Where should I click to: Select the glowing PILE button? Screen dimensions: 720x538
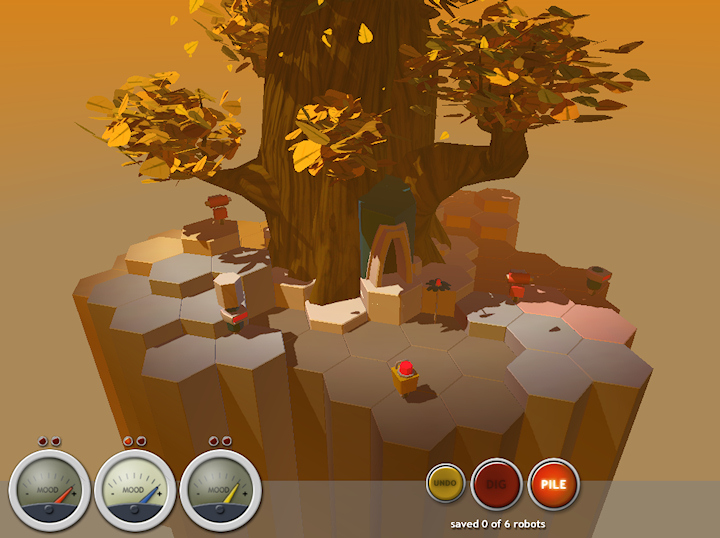(553, 484)
